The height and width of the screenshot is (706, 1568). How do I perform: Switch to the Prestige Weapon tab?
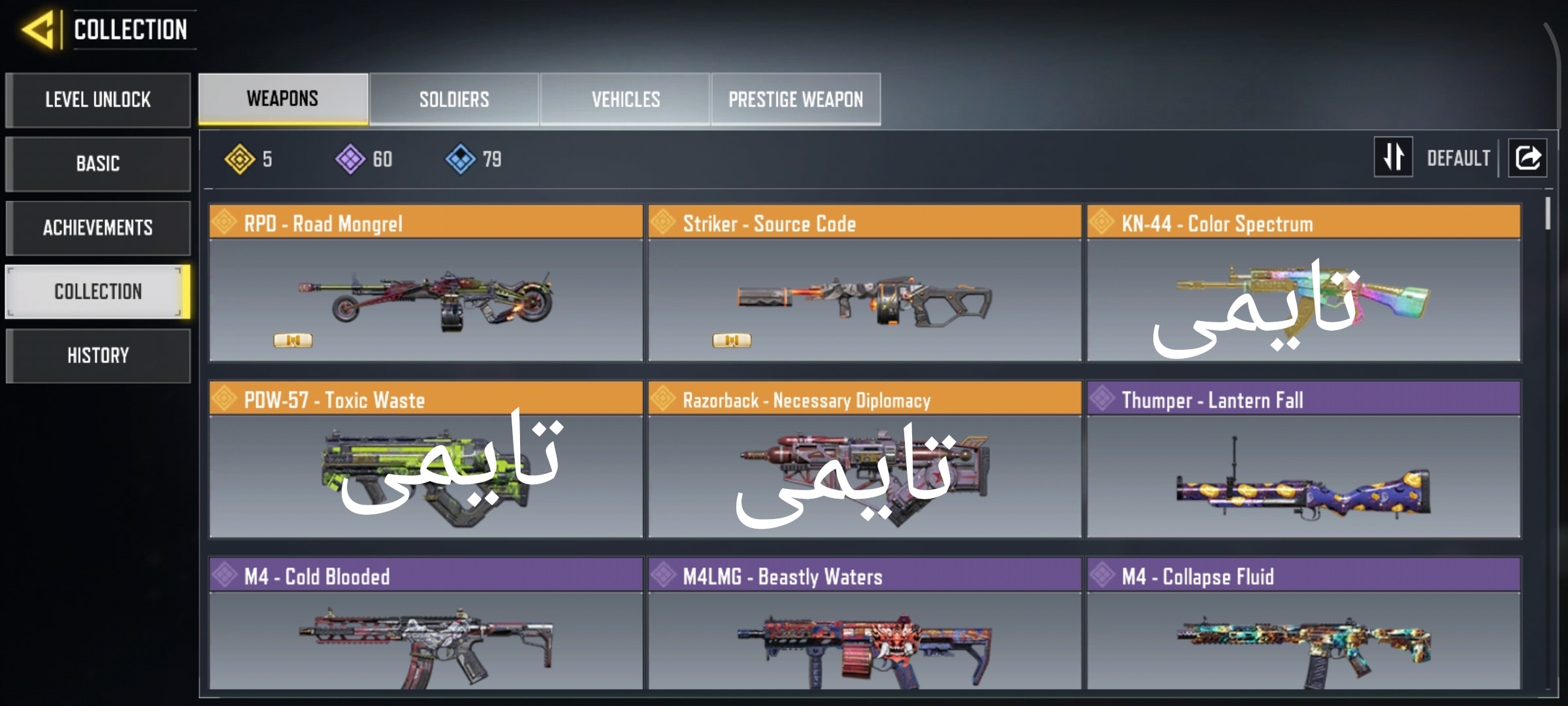pos(796,99)
